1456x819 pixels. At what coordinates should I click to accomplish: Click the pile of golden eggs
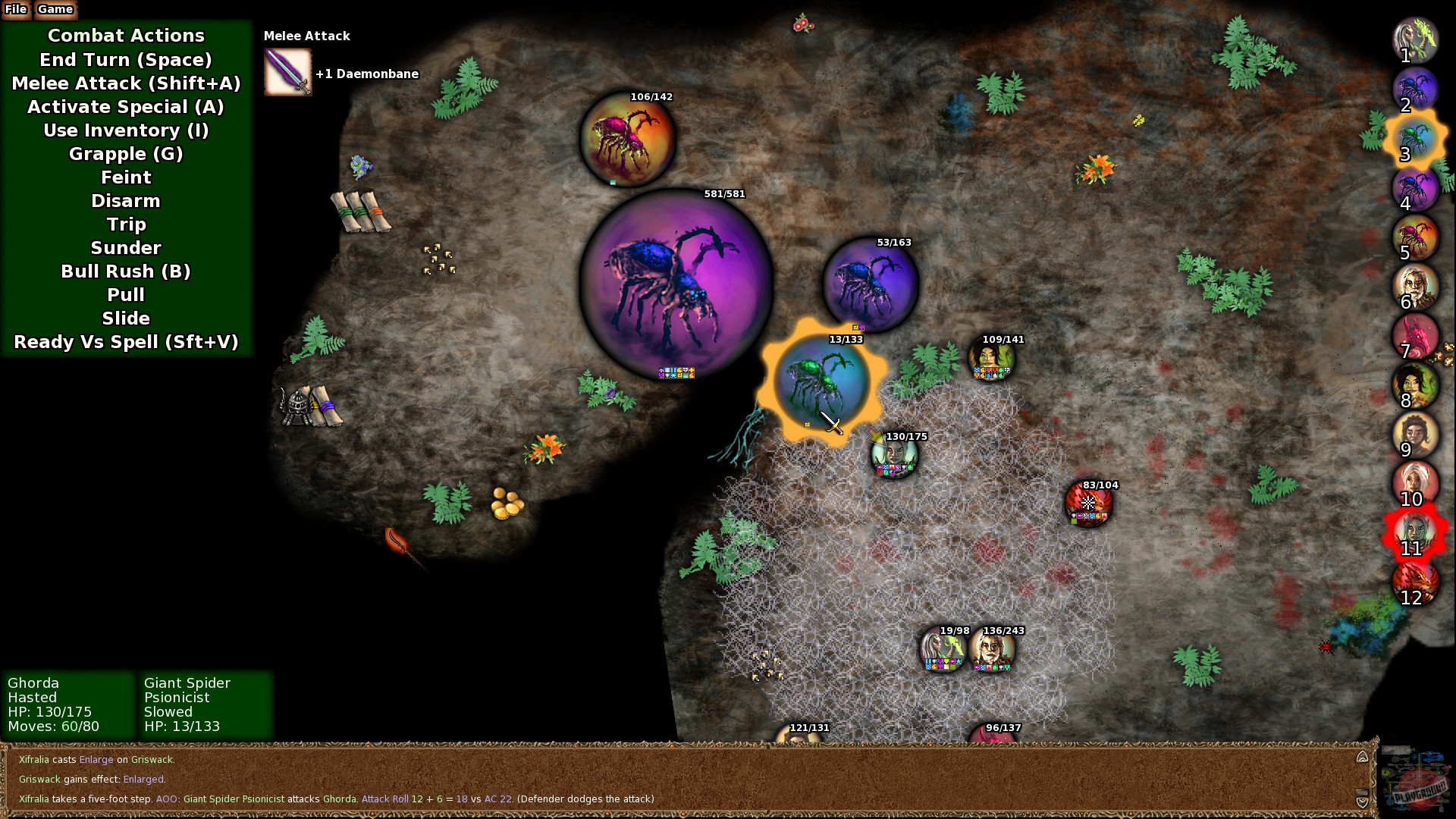pyautogui.click(x=507, y=502)
